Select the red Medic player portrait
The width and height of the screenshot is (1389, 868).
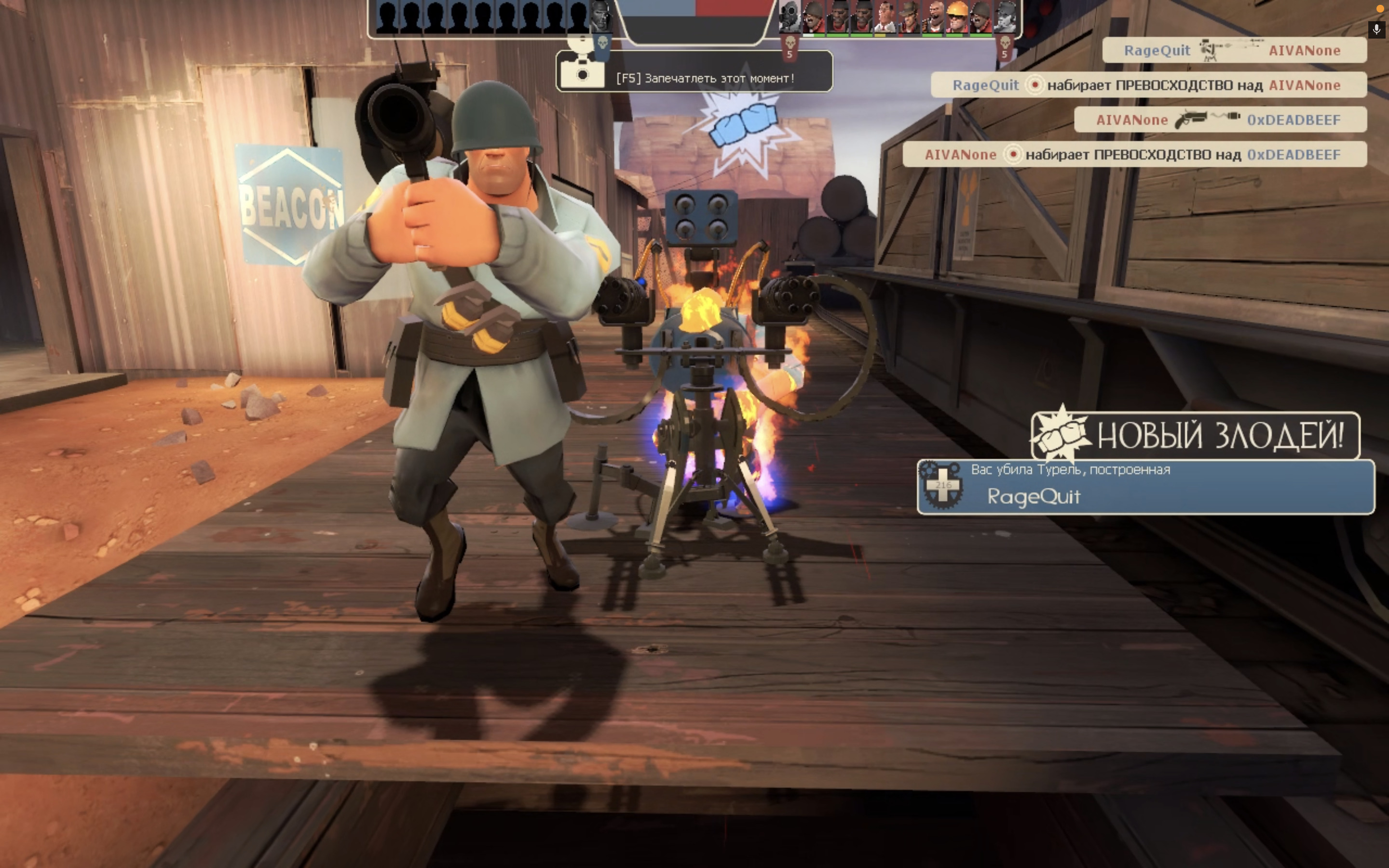click(x=885, y=17)
